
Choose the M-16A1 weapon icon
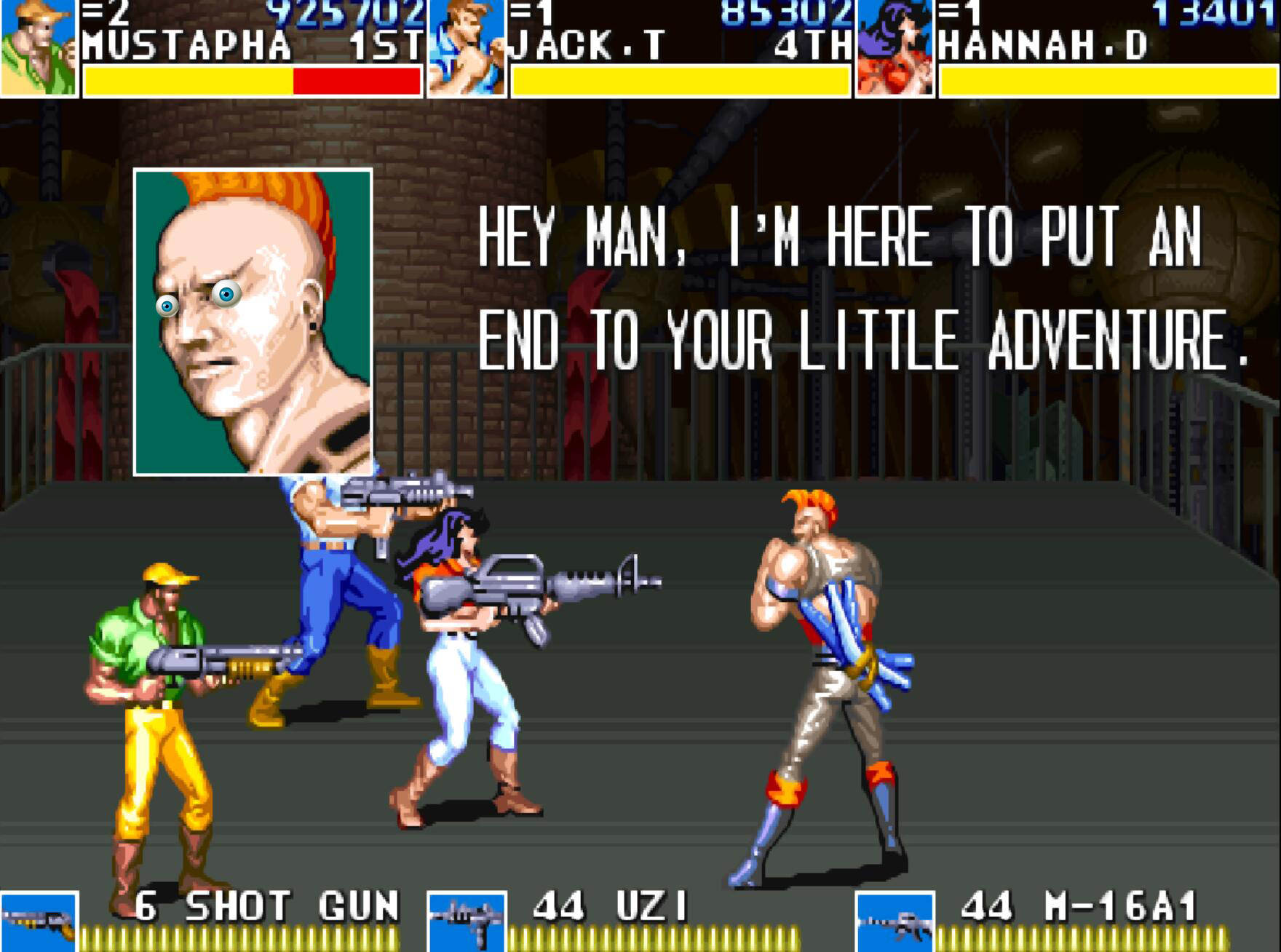click(x=895, y=921)
